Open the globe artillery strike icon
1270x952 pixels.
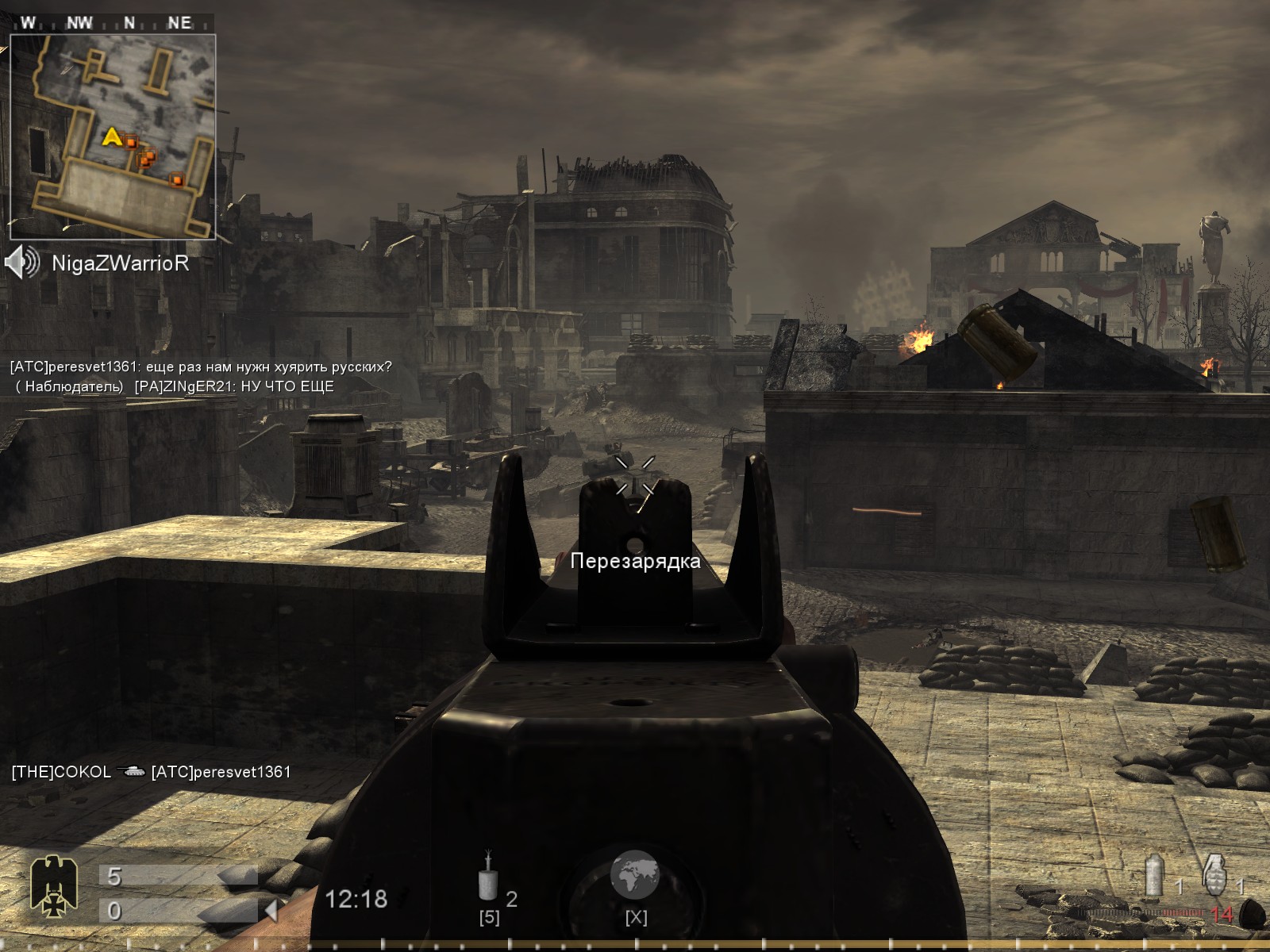635,874
